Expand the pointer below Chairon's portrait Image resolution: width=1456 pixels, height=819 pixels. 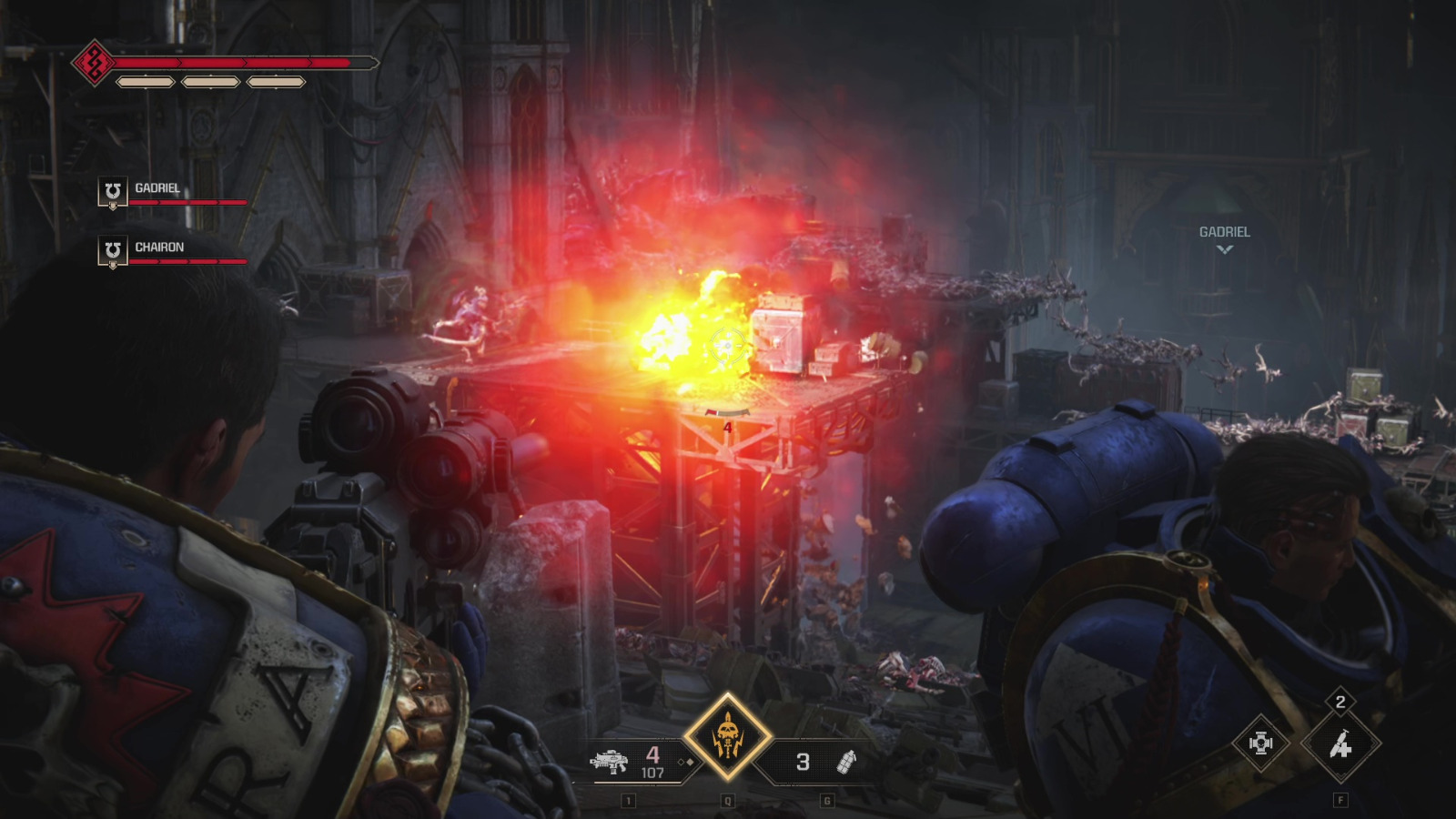(x=114, y=267)
